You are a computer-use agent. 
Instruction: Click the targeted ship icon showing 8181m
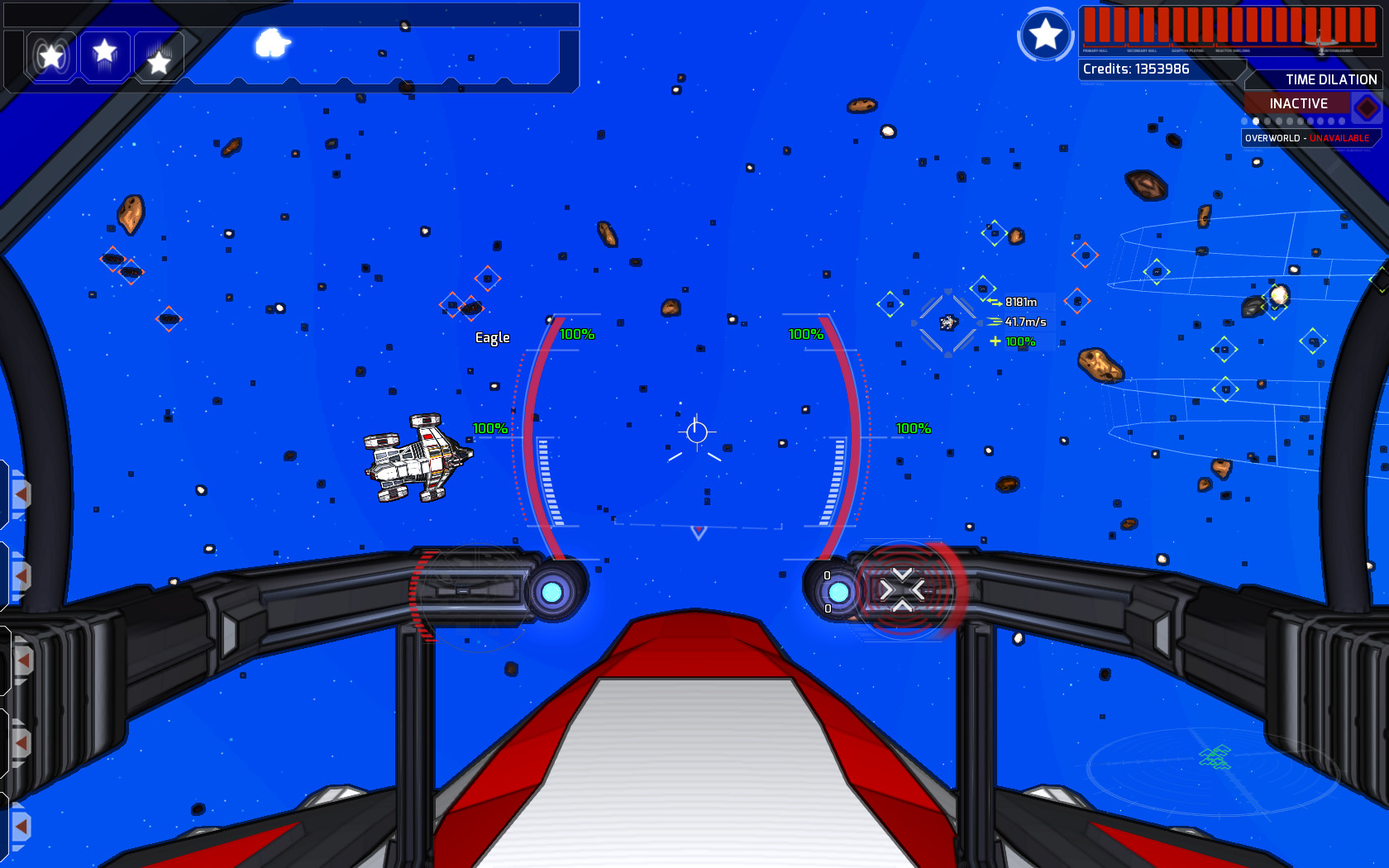coord(947,322)
